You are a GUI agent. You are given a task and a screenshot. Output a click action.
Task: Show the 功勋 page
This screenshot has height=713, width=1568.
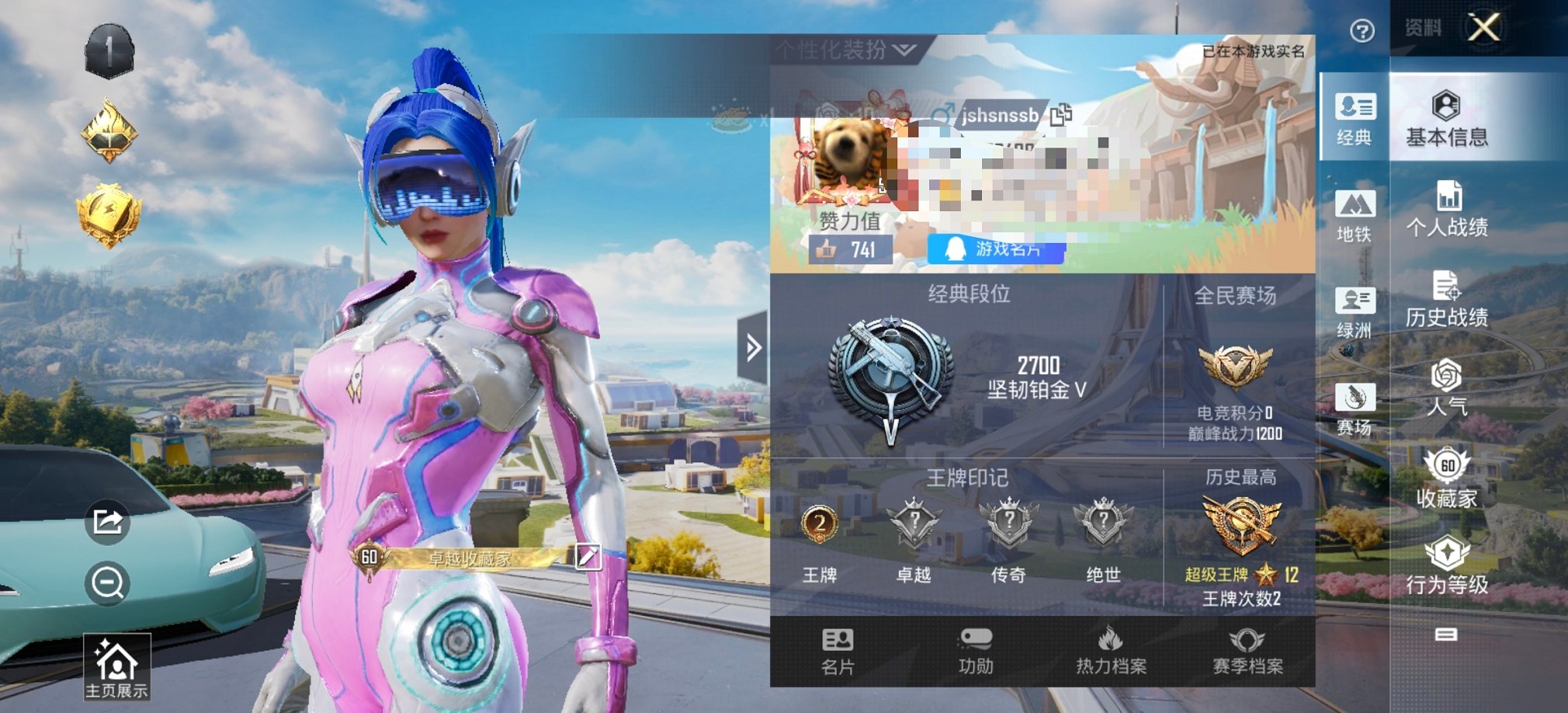pyautogui.click(x=976, y=651)
